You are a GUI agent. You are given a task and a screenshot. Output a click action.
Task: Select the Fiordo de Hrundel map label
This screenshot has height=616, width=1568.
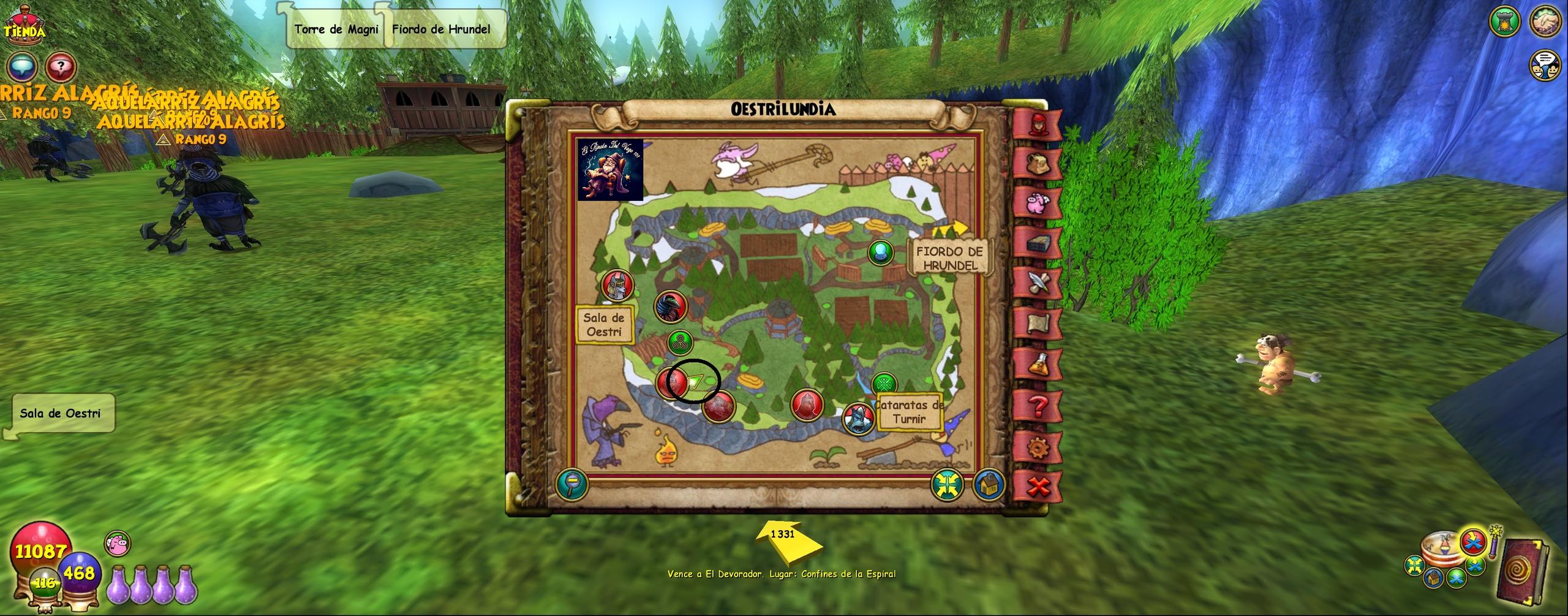pos(949,258)
